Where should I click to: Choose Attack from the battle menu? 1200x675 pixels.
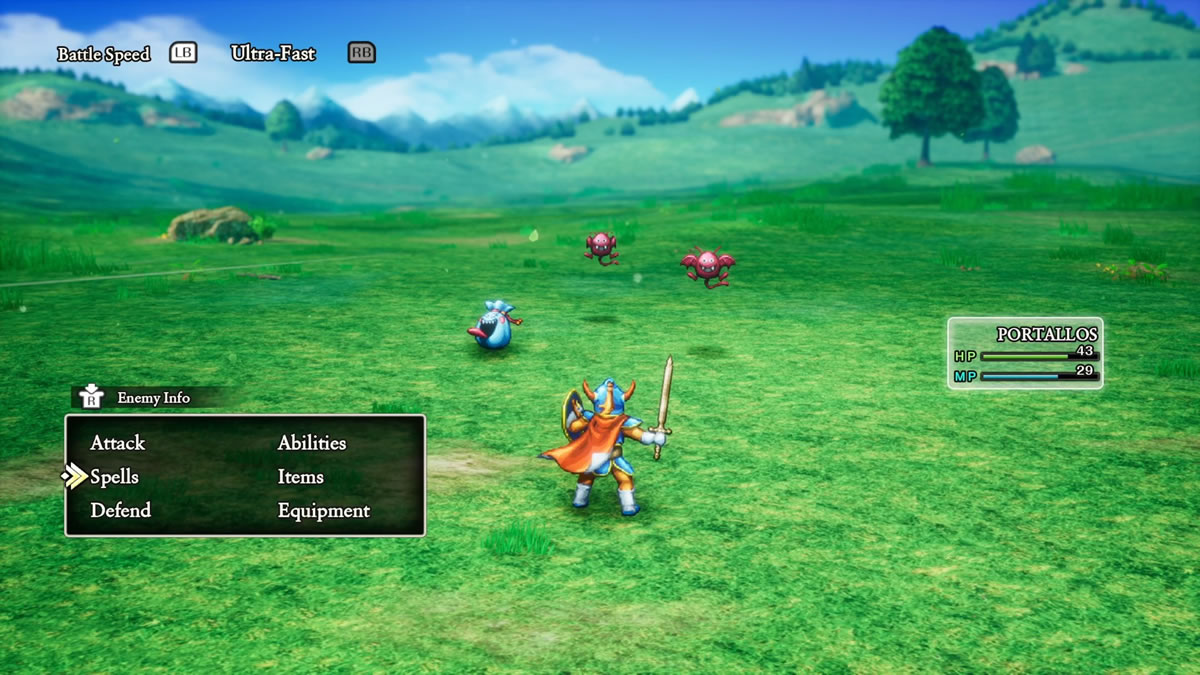117,443
